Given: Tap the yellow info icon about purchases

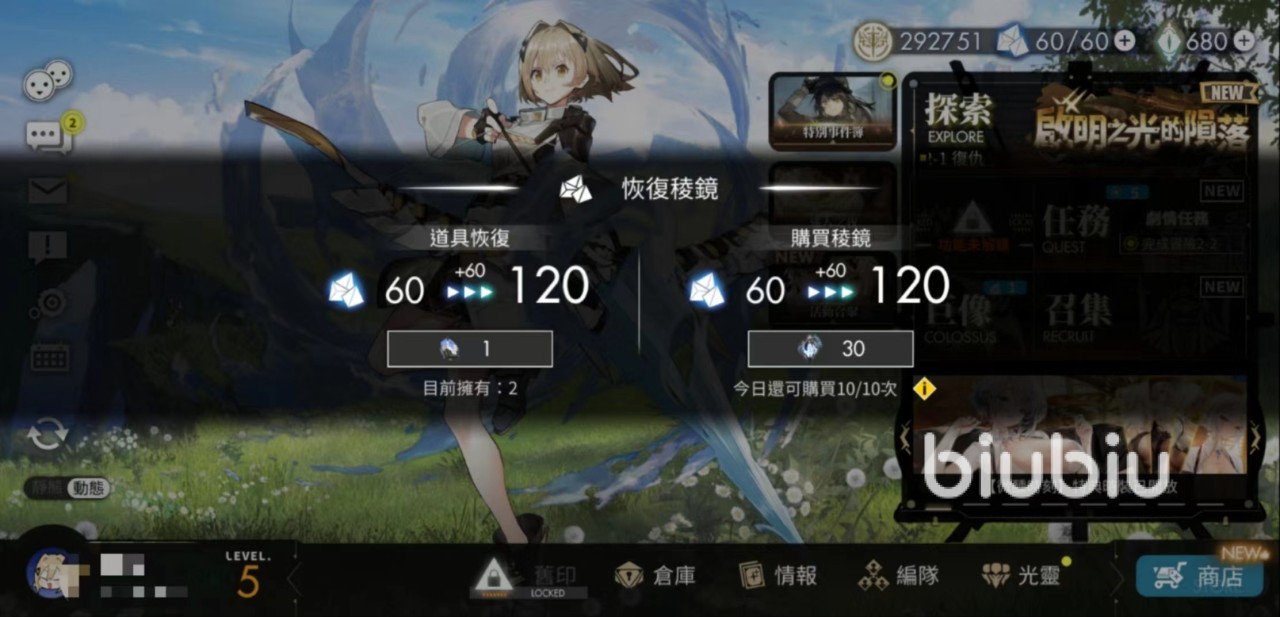Looking at the screenshot, I should tap(925, 388).
